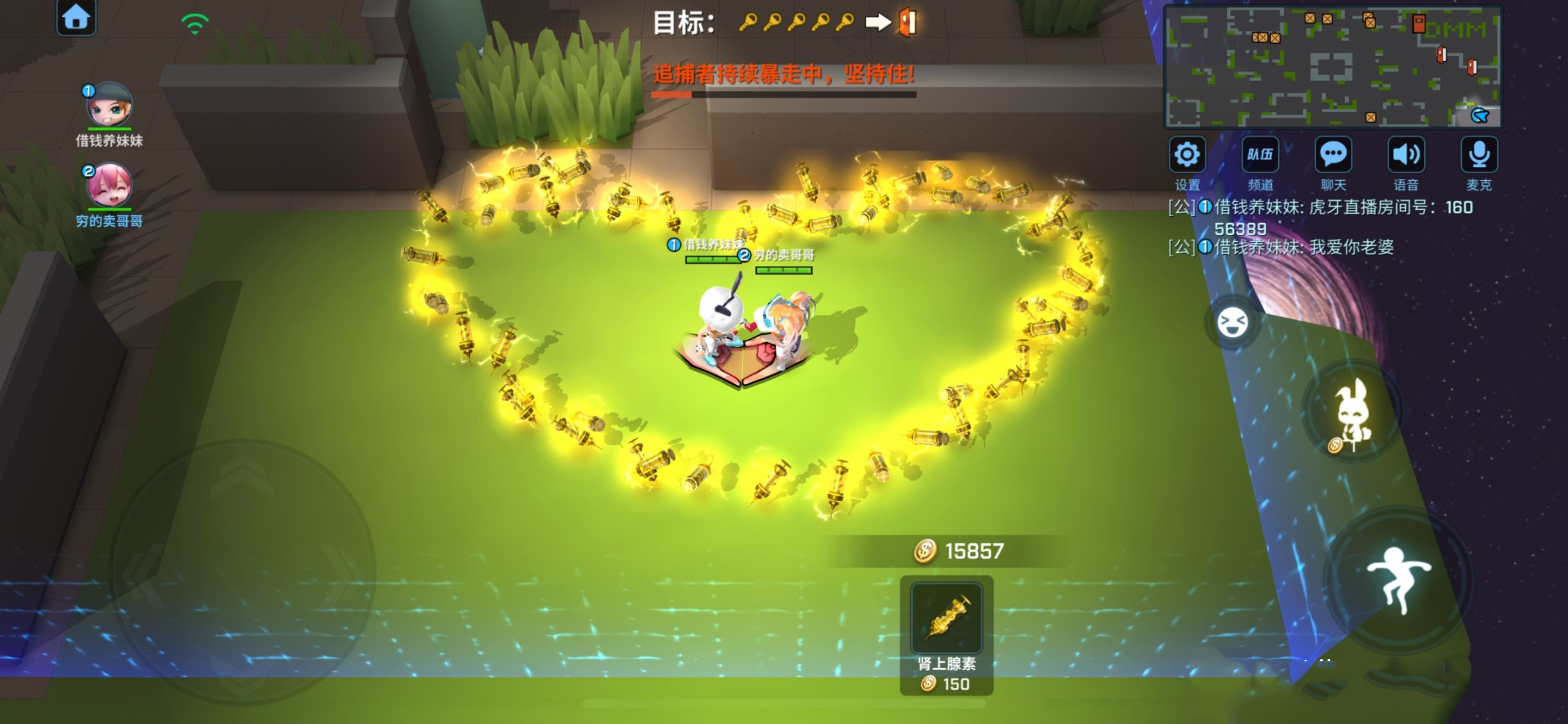Open the minimap
The width and height of the screenshot is (1568, 724).
(1332, 67)
